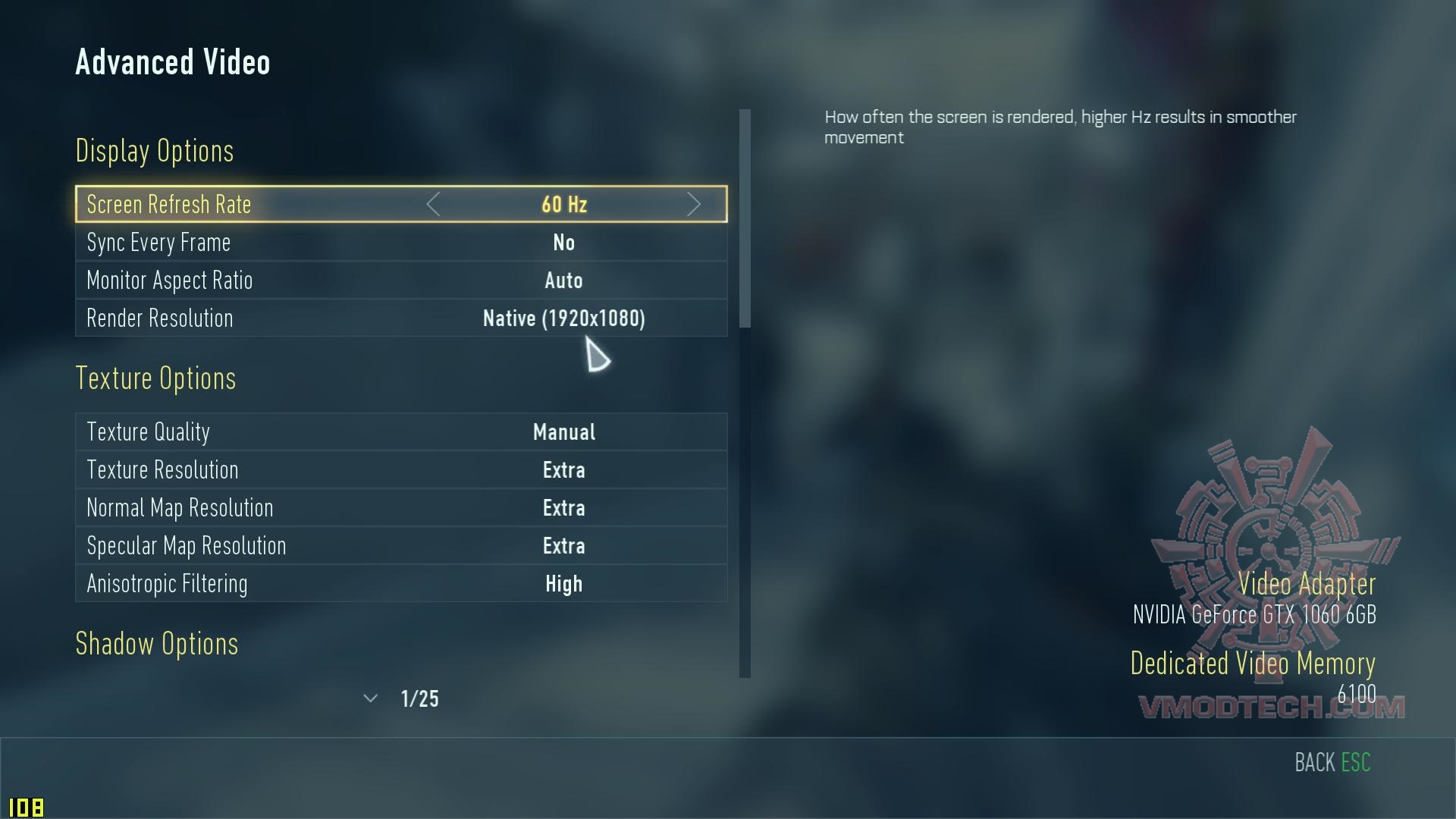Image resolution: width=1456 pixels, height=819 pixels.
Task: Select the Texture Resolution row
Action: coord(401,470)
